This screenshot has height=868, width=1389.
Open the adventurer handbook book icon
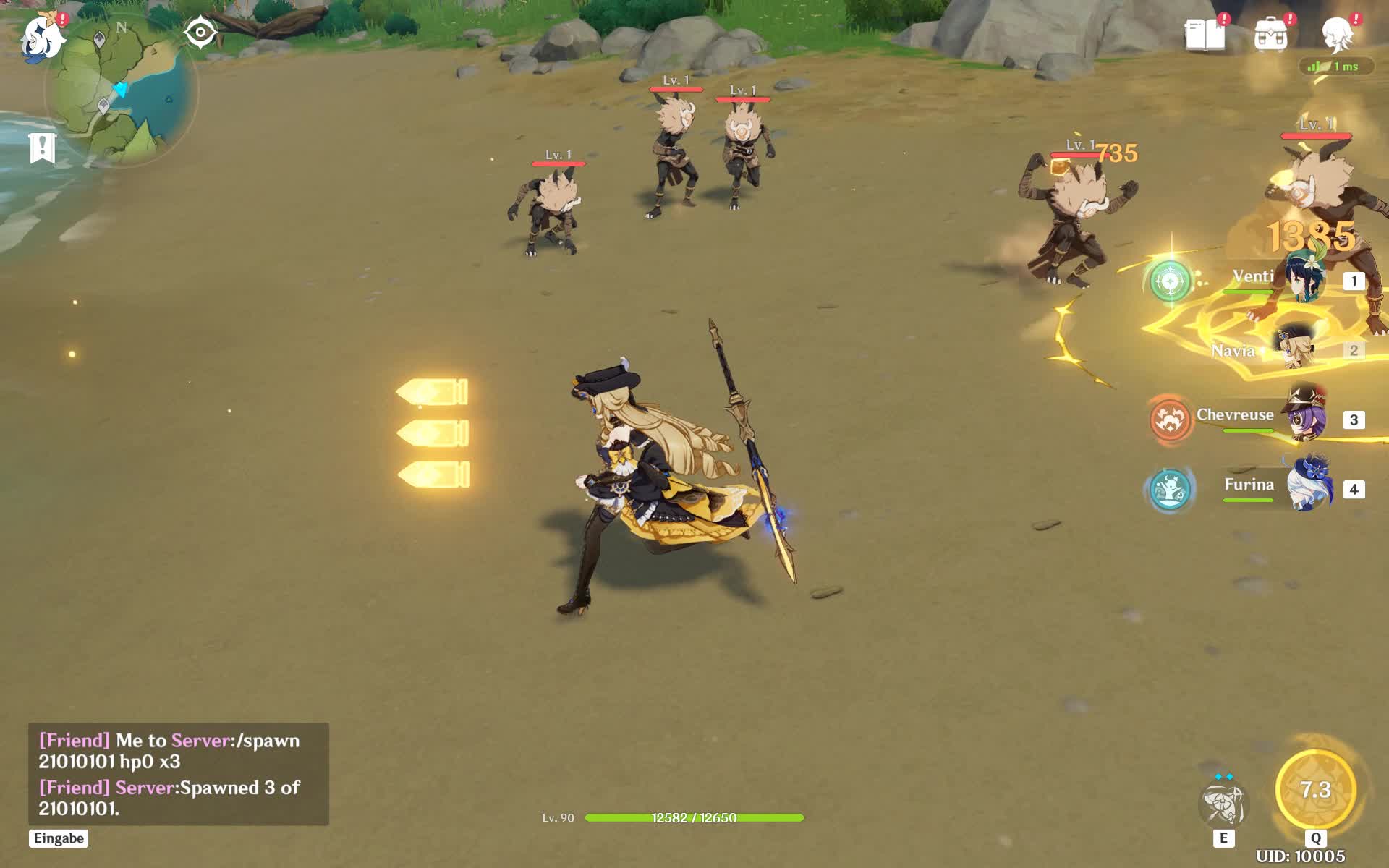tap(1205, 35)
